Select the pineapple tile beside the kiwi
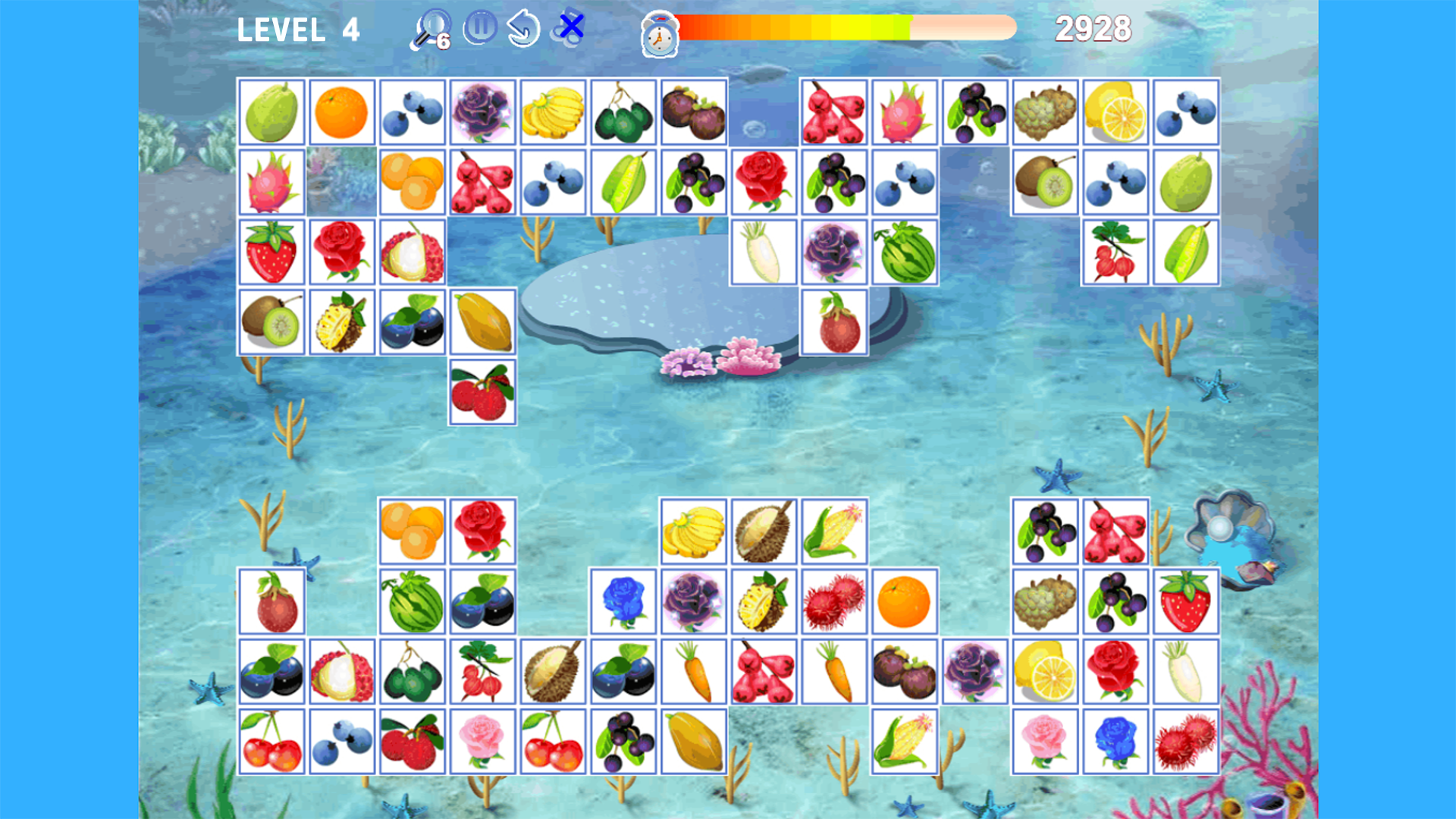The height and width of the screenshot is (819, 1456). coord(341,322)
